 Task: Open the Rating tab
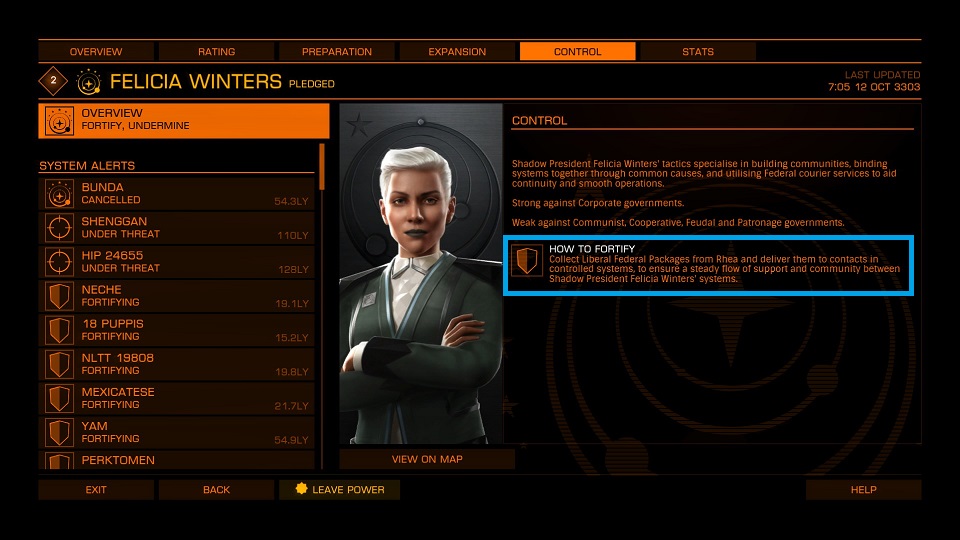click(x=216, y=52)
